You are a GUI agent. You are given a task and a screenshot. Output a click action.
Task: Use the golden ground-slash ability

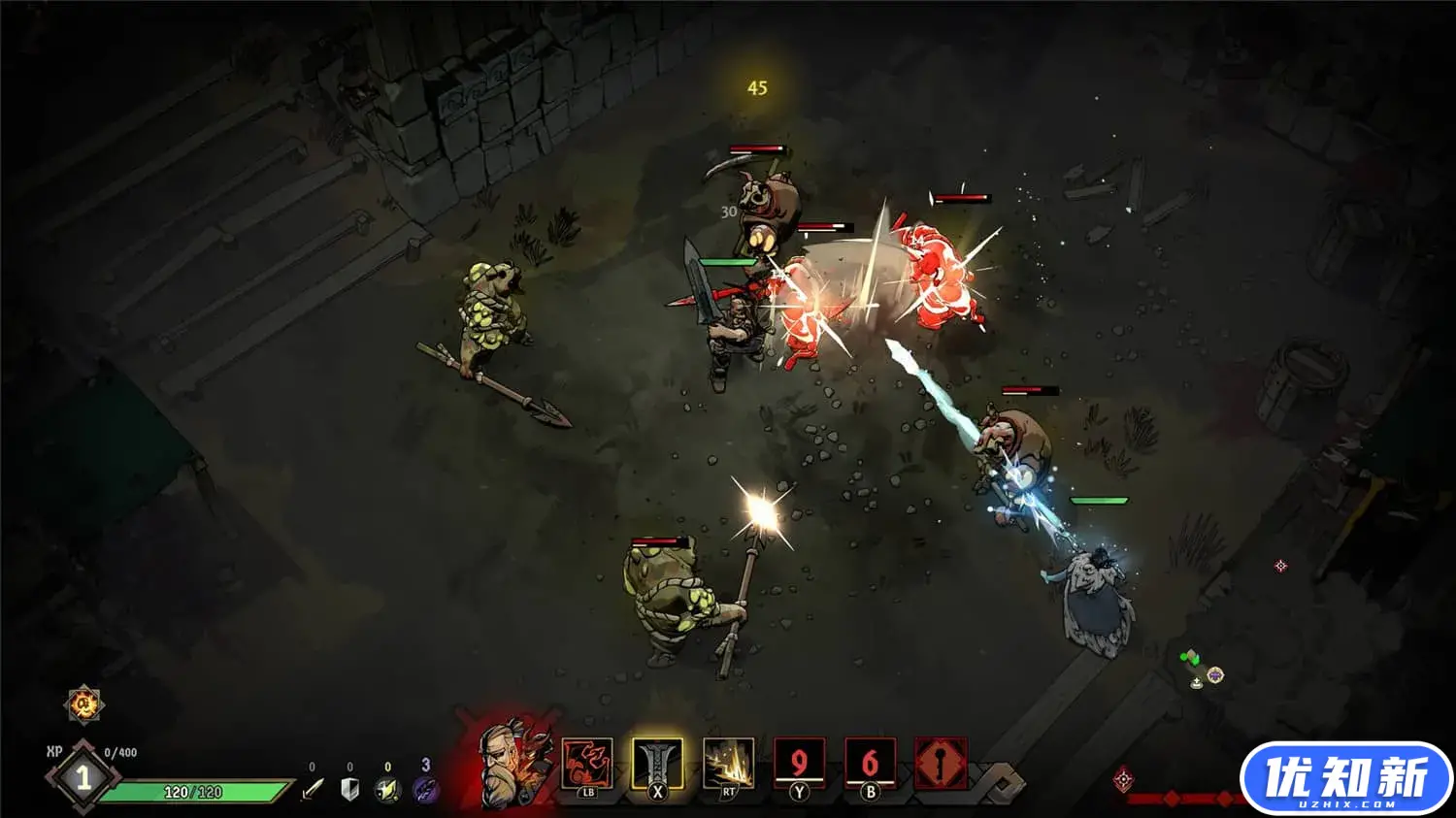(728, 764)
